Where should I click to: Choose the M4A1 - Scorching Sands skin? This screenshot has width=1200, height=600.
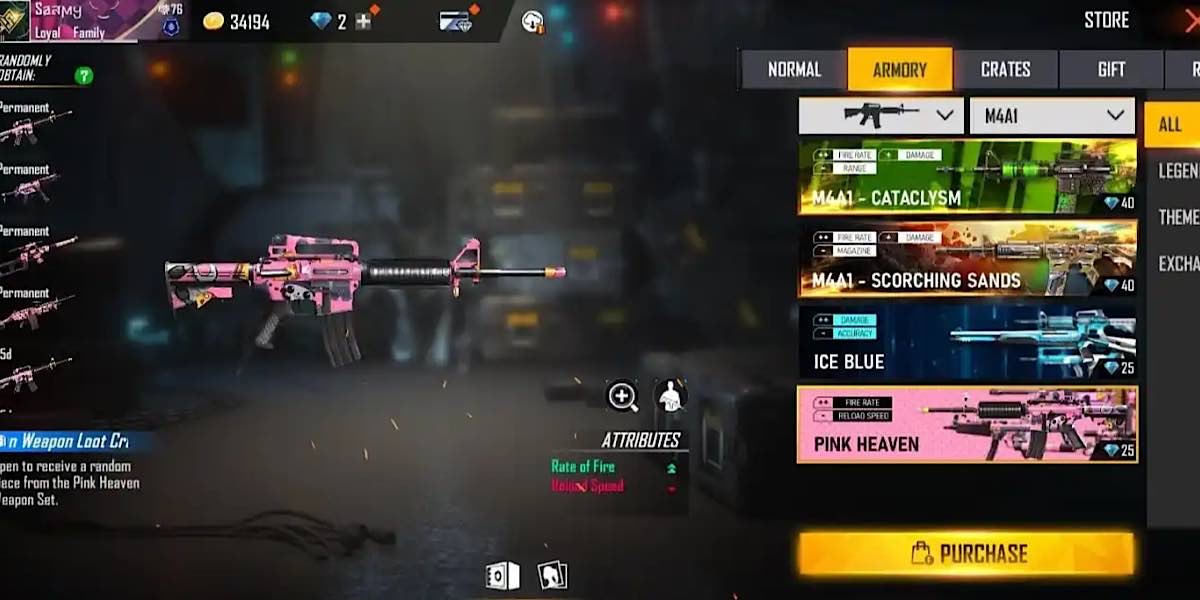(x=967, y=259)
